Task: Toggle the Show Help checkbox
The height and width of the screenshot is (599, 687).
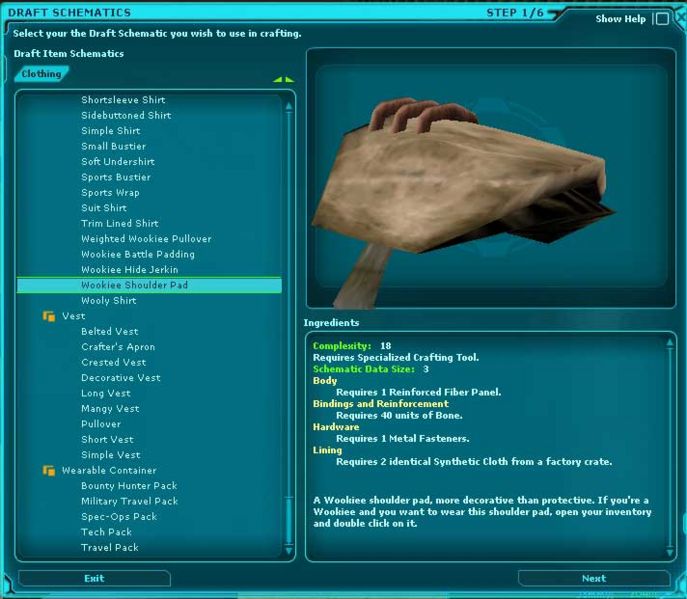Action: [x=661, y=19]
